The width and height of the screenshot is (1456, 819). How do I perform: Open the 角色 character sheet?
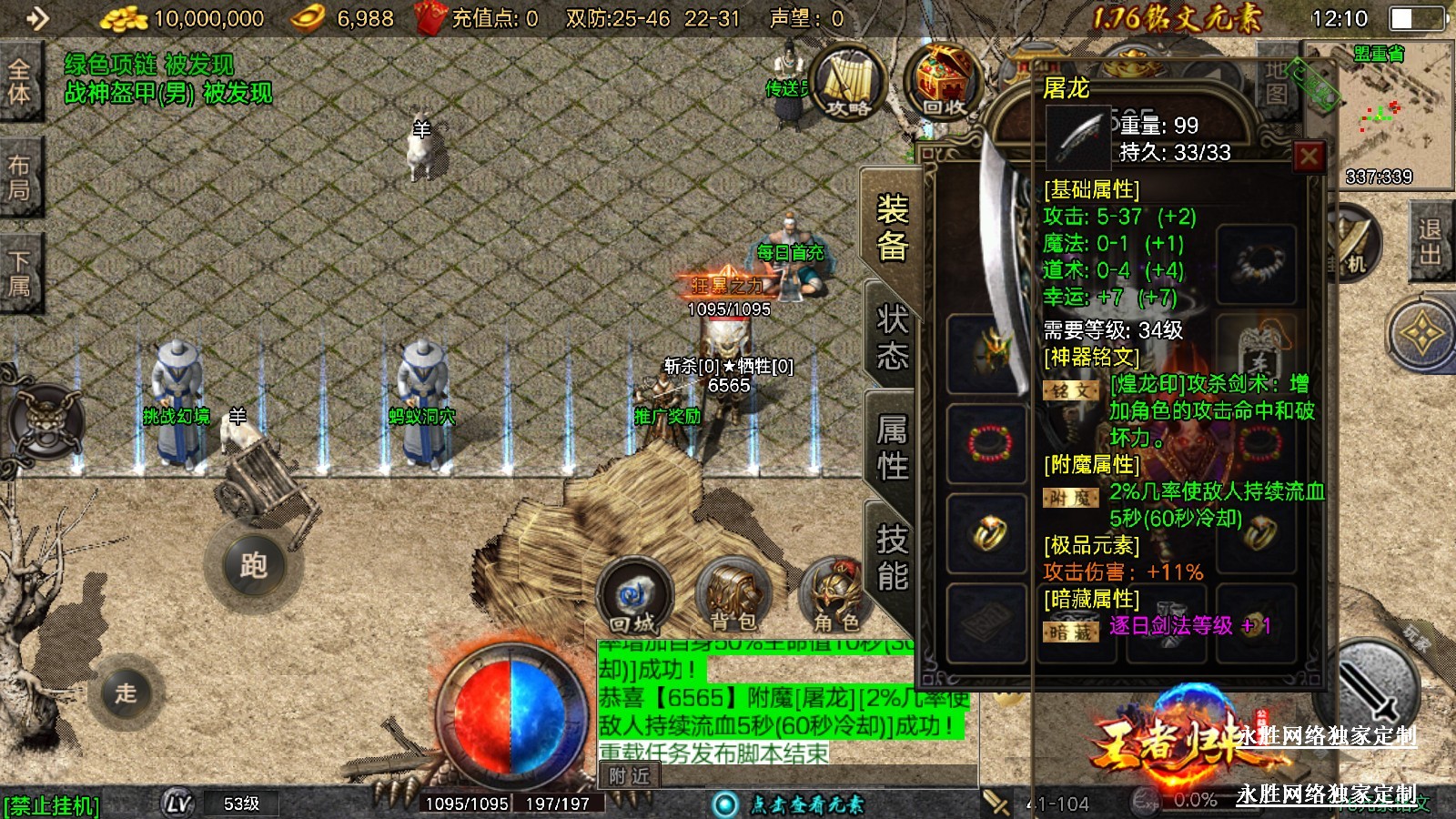835,597
